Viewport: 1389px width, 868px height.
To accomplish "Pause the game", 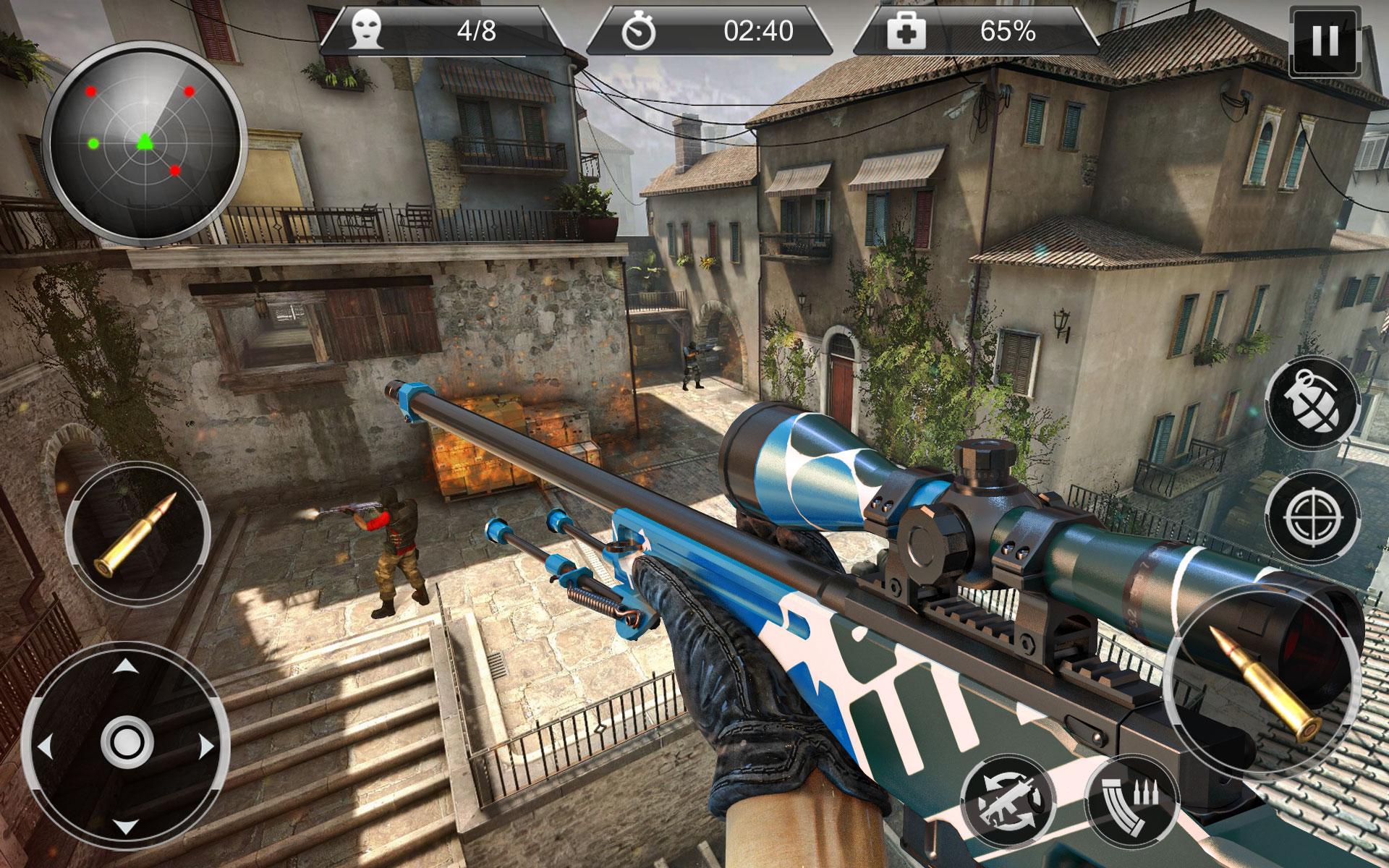I will [x=1326, y=41].
